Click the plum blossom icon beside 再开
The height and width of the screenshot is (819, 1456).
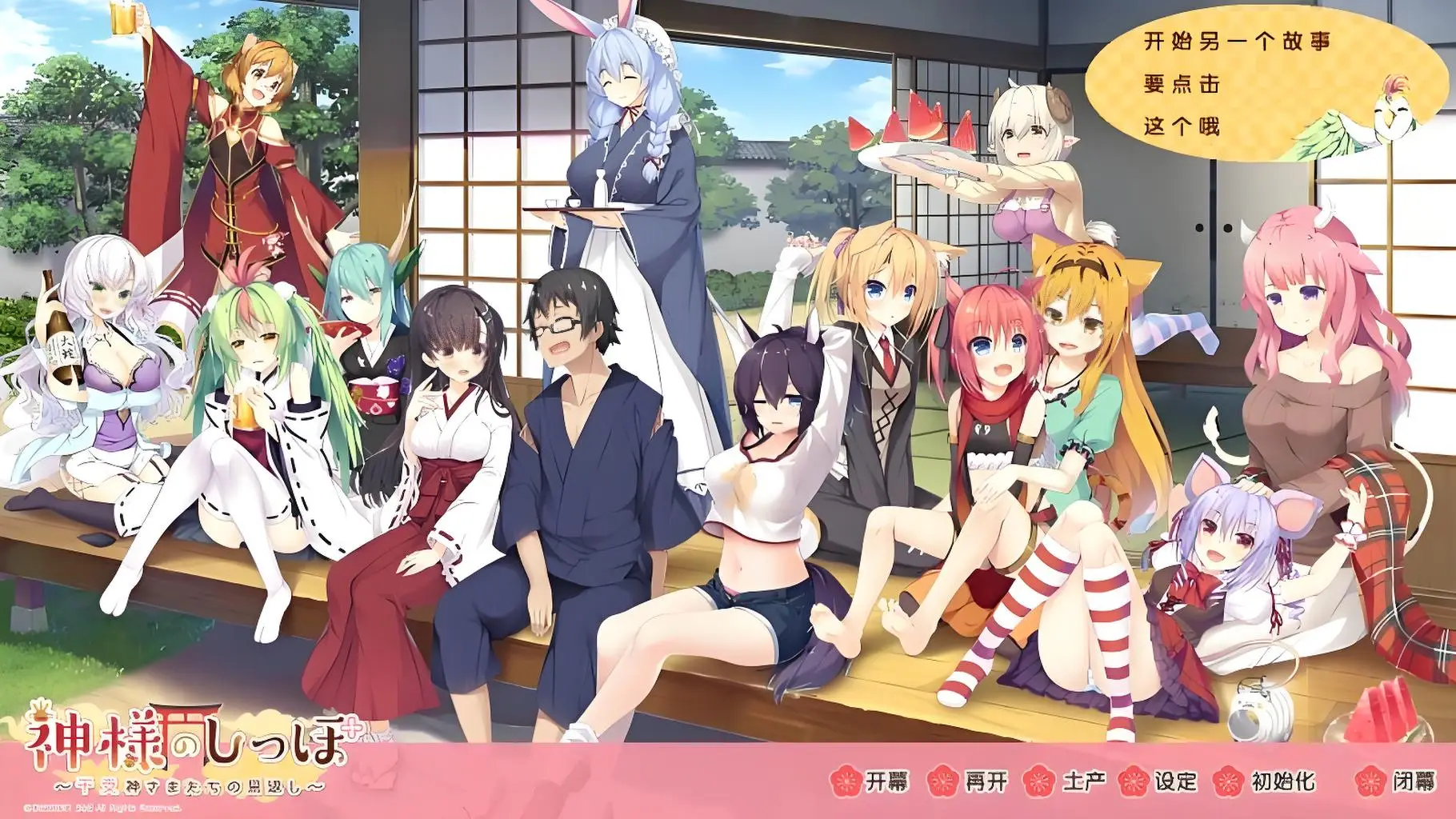point(941,781)
